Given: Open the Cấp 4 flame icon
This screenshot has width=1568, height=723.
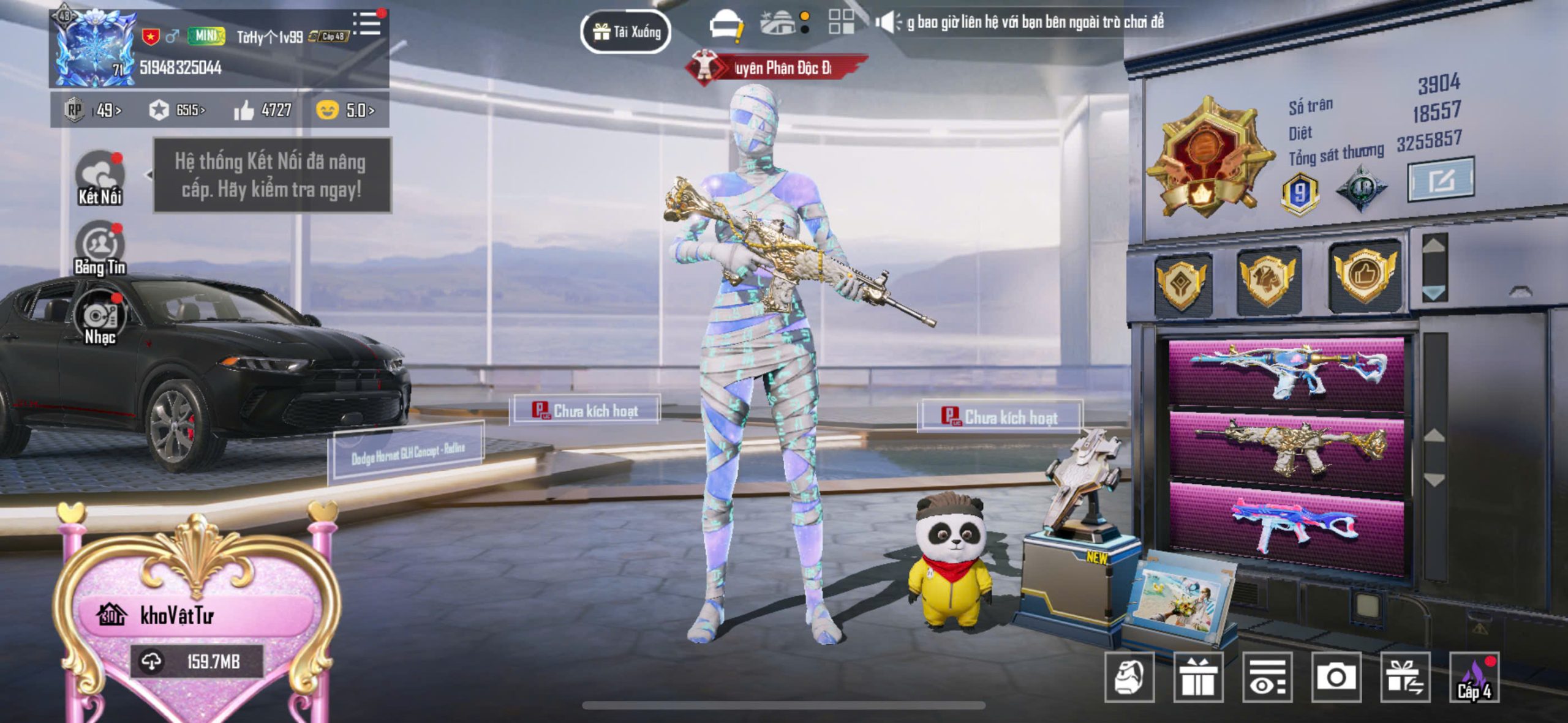Looking at the screenshot, I should click(x=1474, y=677).
